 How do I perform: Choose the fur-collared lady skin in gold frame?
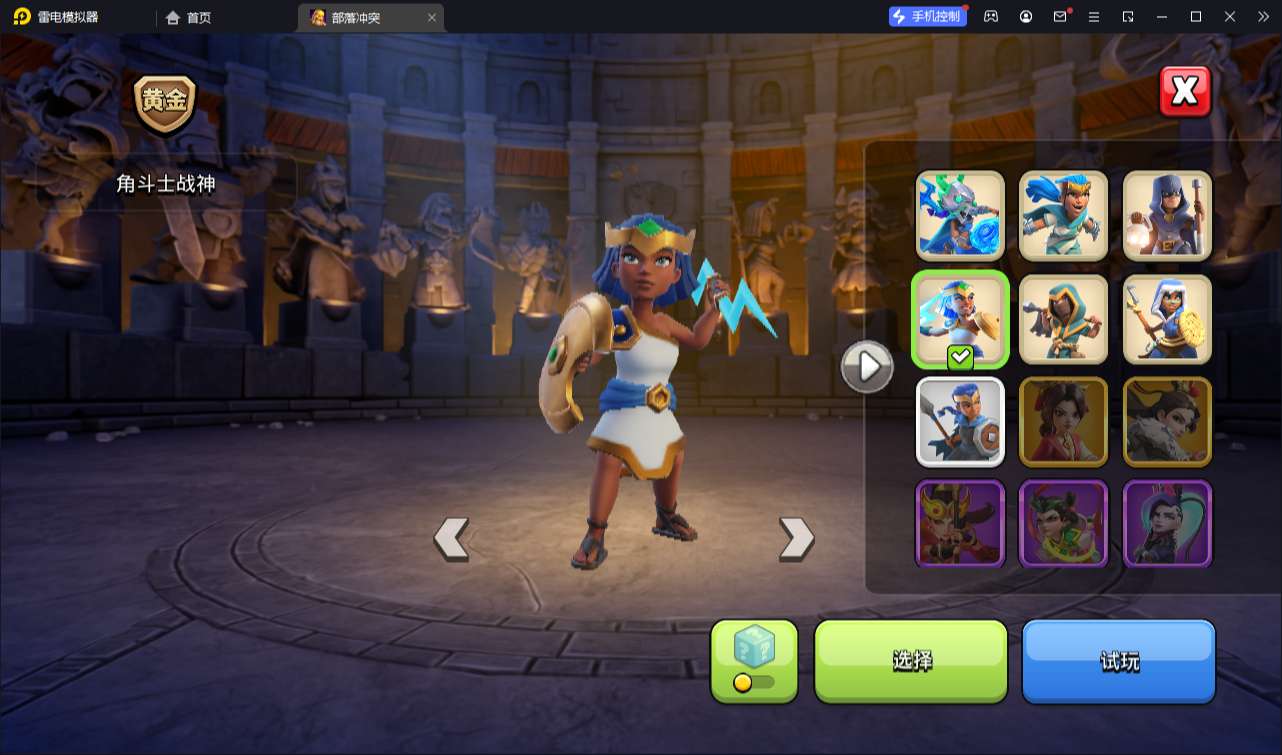point(1167,422)
